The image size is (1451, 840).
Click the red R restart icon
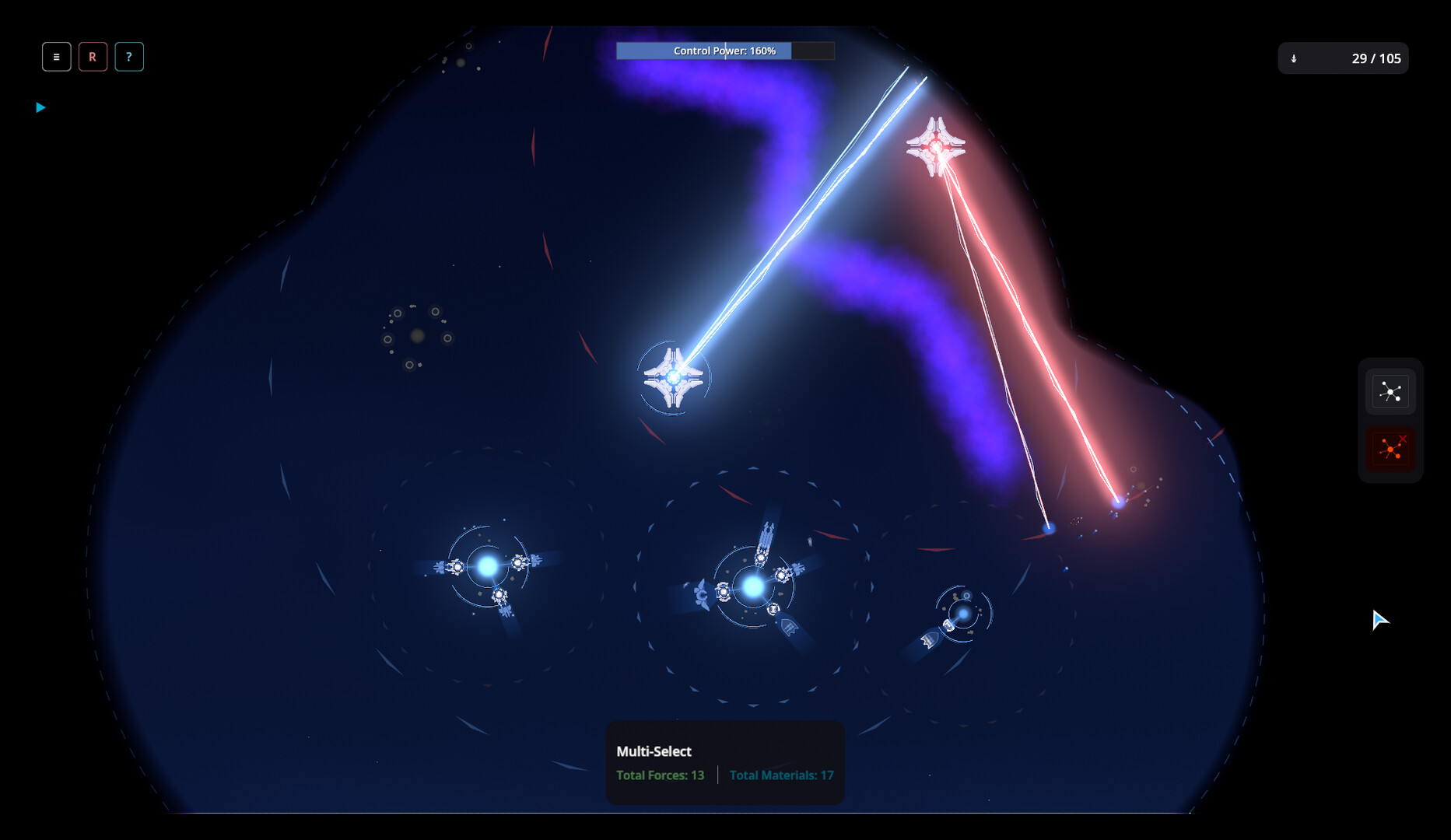93,56
